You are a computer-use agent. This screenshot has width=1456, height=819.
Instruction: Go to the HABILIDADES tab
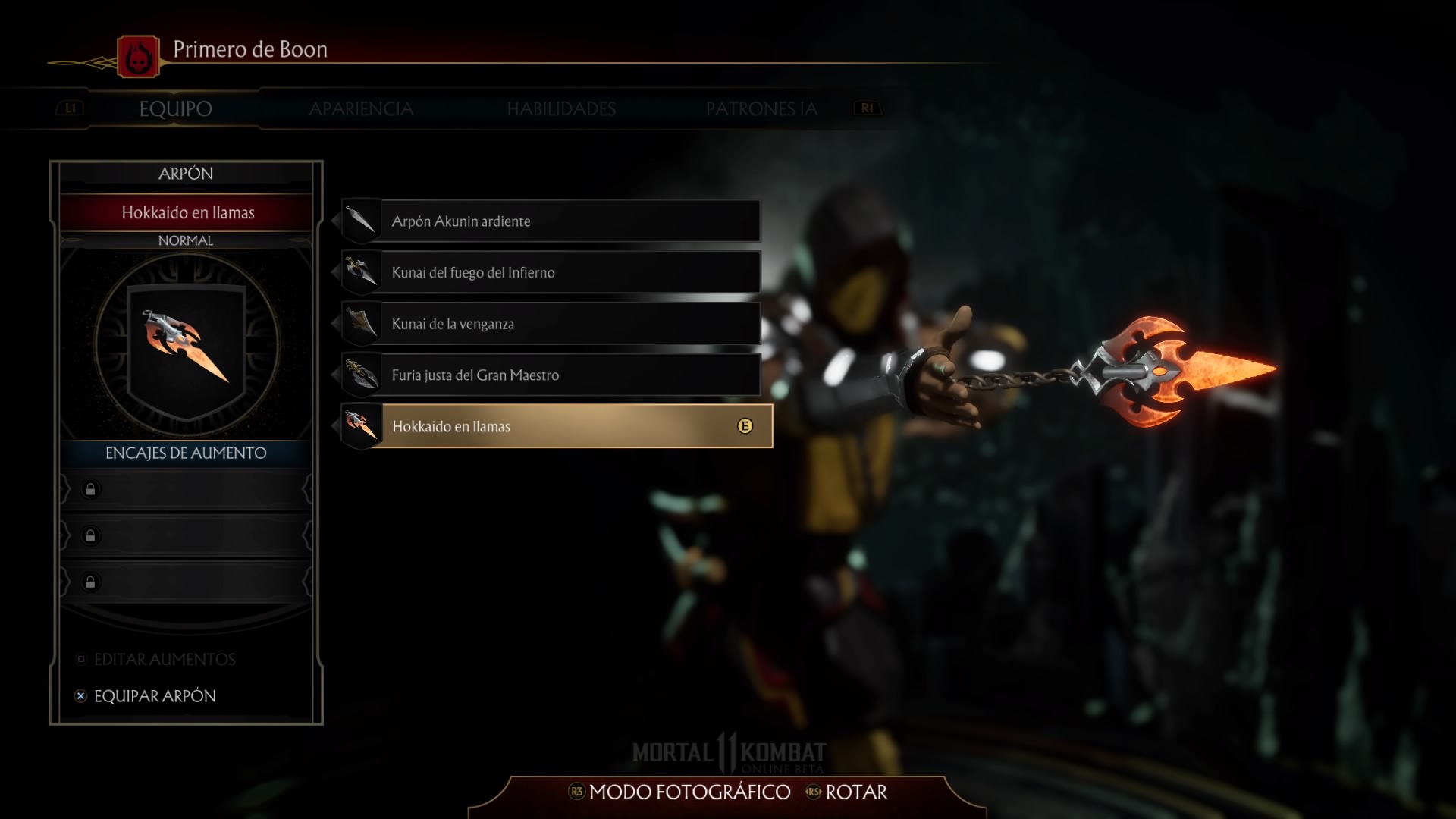[x=561, y=108]
